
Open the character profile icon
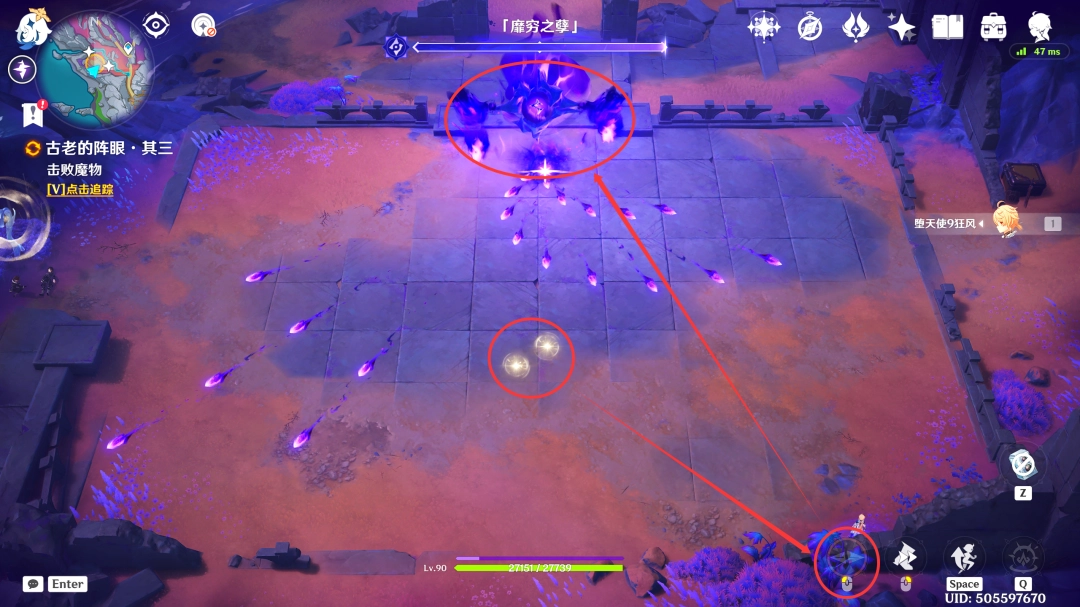(x=1039, y=25)
